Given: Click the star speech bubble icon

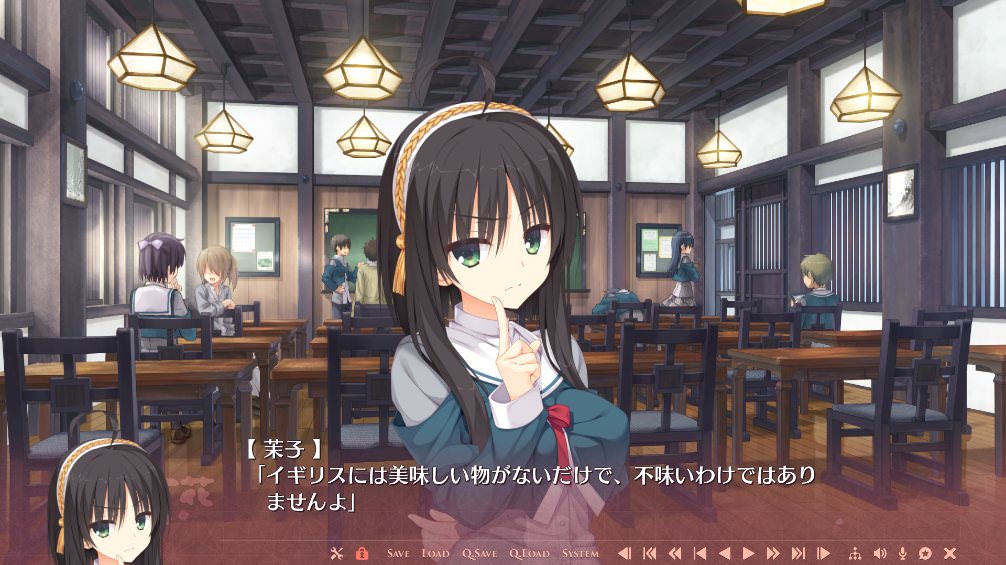Looking at the screenshot, I should 926,553.
